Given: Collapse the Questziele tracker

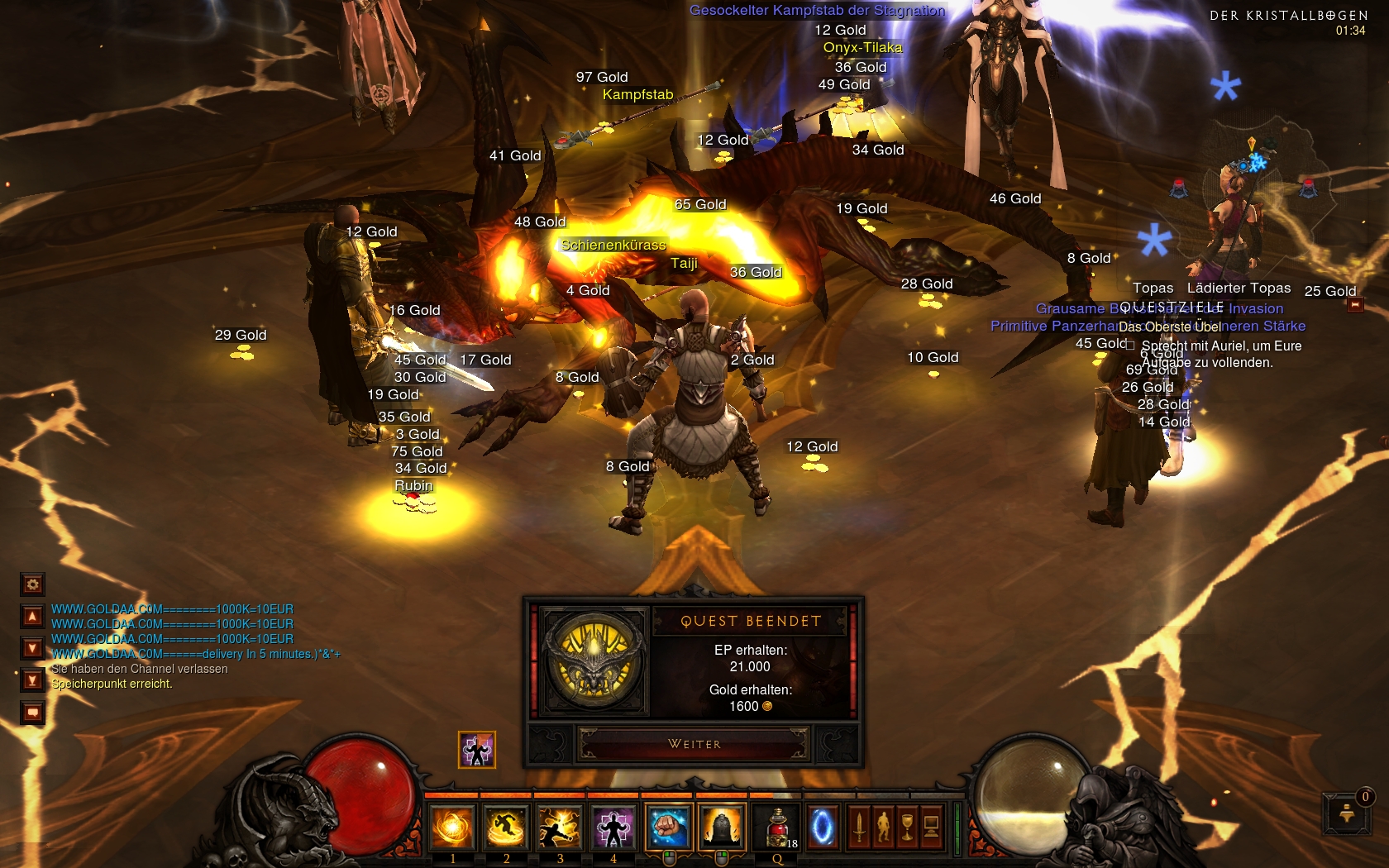Looking at the screenshot, I should click(x=1355, y=305).
